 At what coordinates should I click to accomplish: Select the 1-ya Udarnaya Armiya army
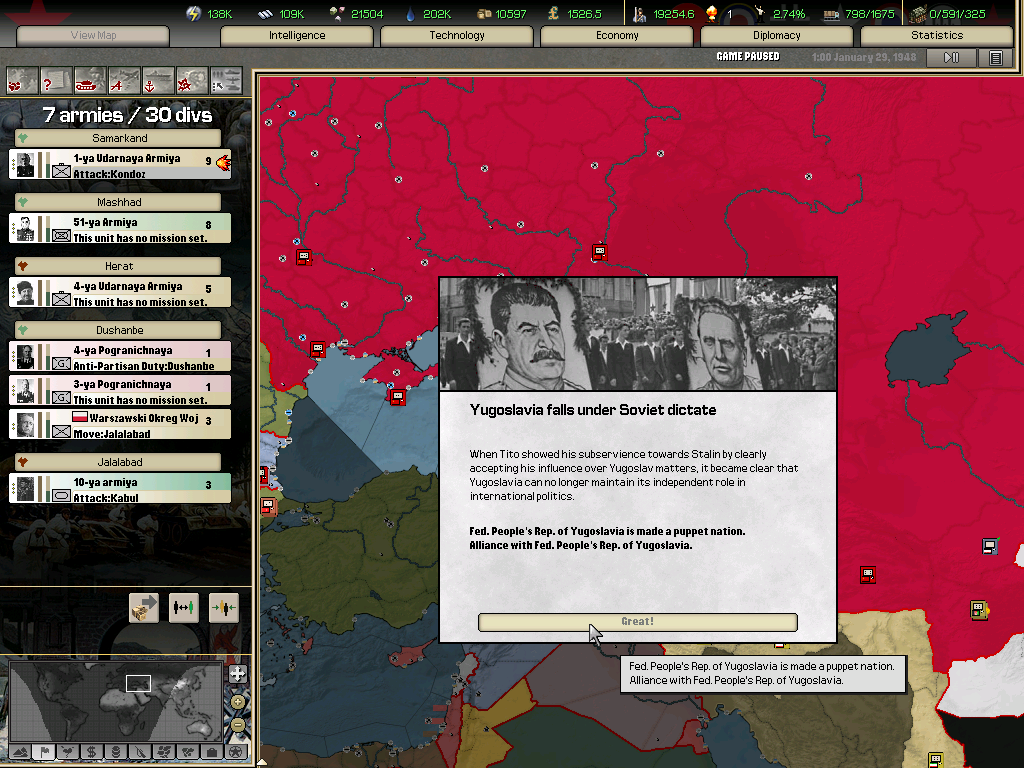point(120,165)
